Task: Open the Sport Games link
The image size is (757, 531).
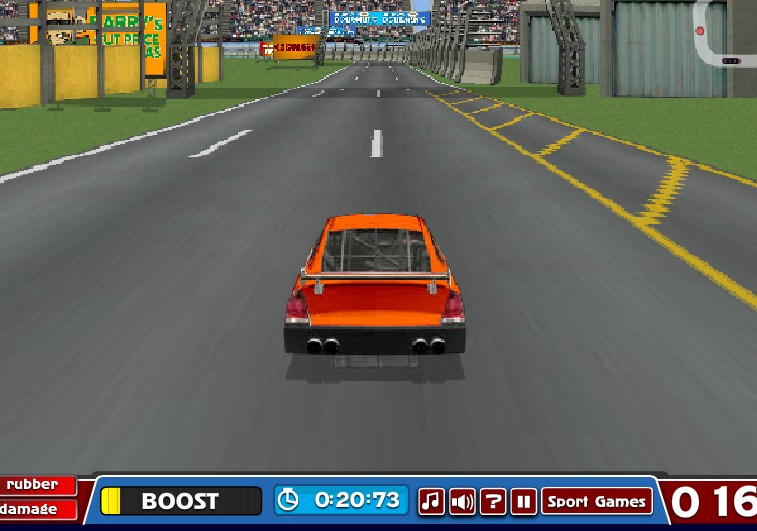Action: (597, 501)
